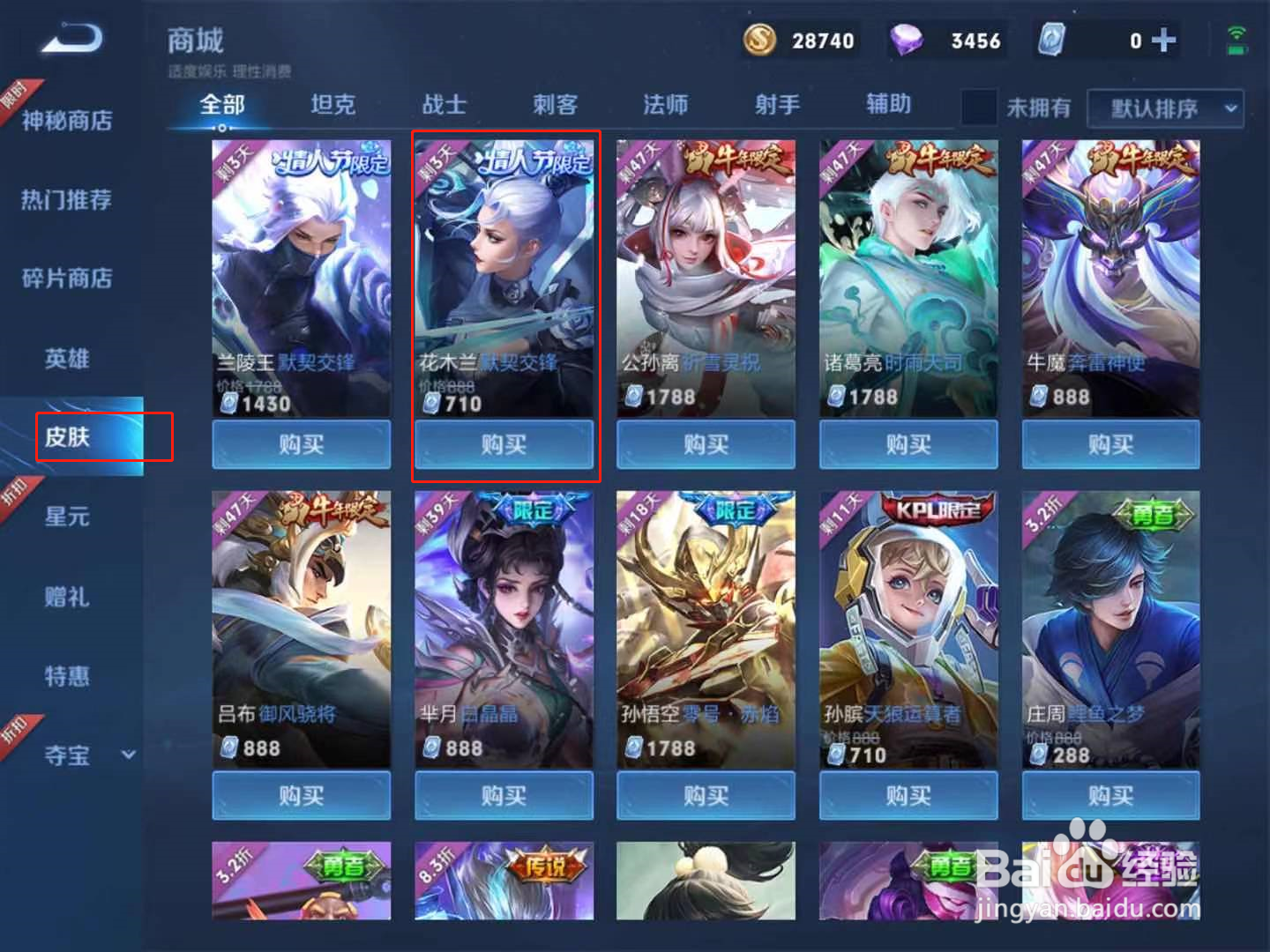Buy the 庄周 鲤鱼之梦 skin
Screen dimensions: 1270x952
tap(1110, 795)
